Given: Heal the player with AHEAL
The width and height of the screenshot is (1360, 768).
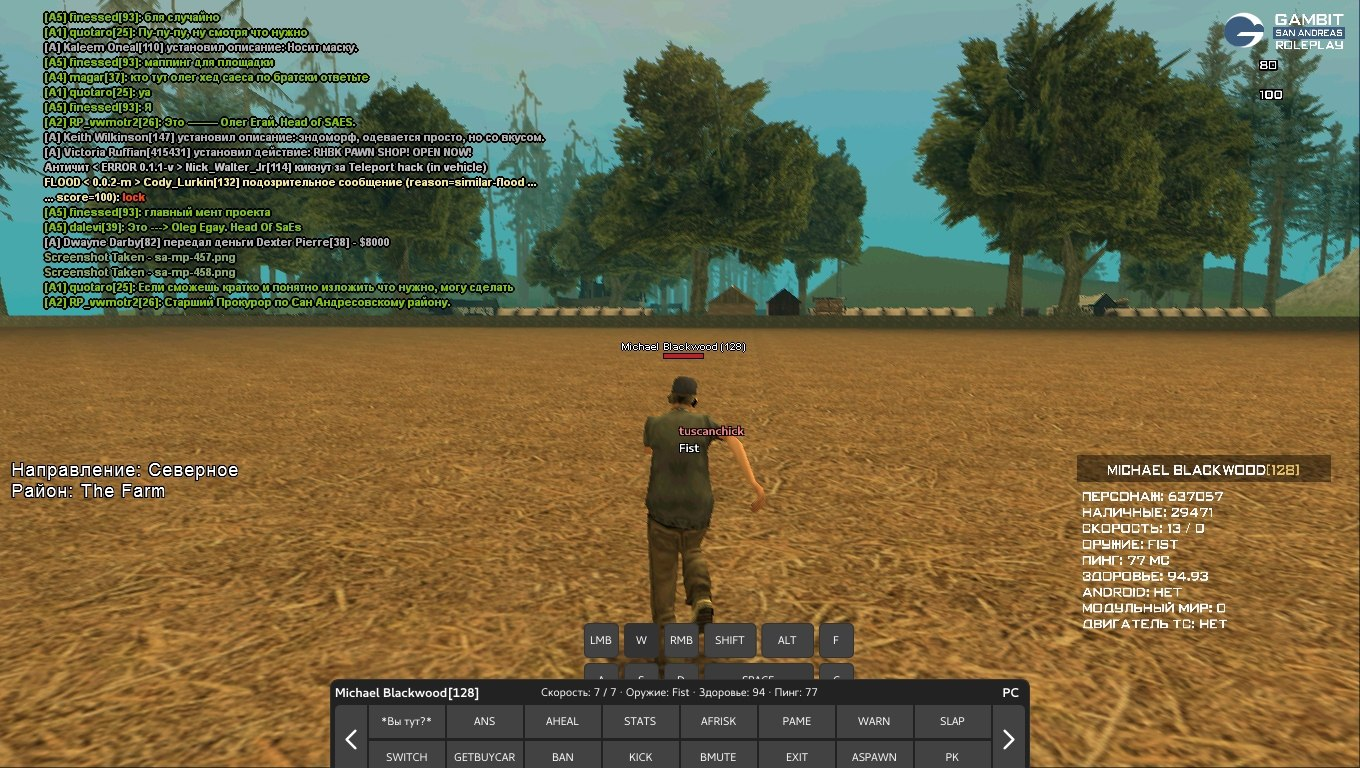Looking at the screenshot, I should pos(563,721).
